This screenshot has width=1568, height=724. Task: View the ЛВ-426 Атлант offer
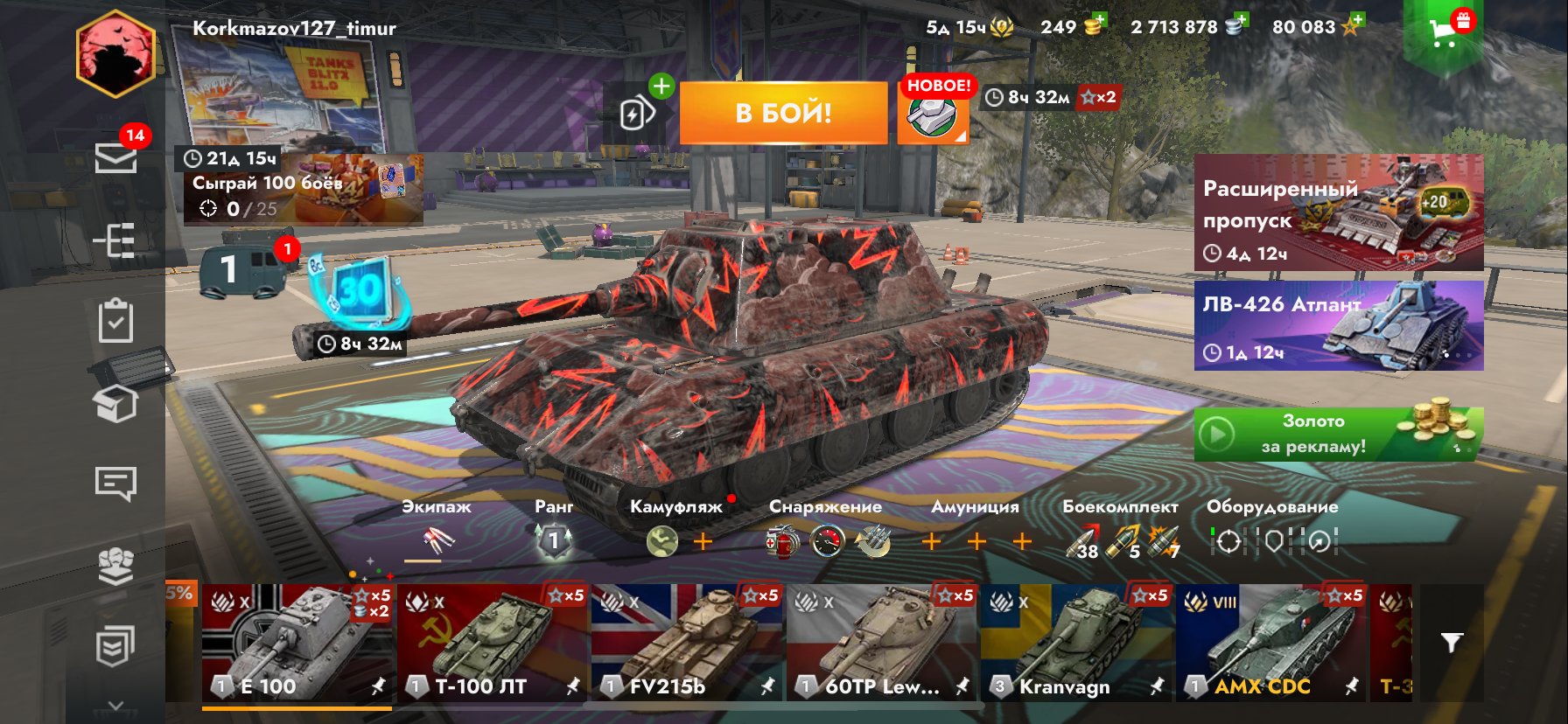[1338, 325]
